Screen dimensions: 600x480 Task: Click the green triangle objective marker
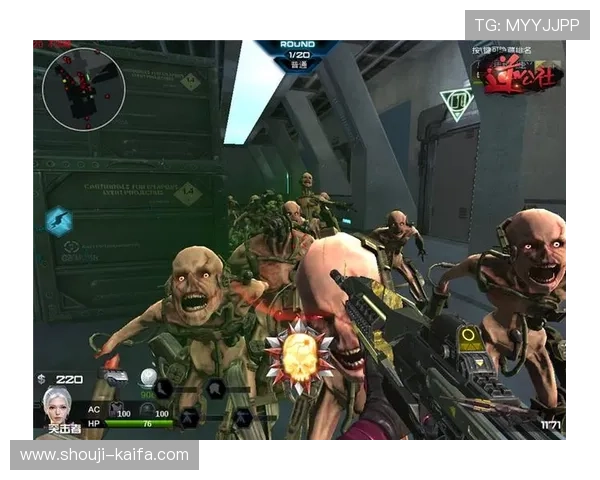[x=457, y=102]
